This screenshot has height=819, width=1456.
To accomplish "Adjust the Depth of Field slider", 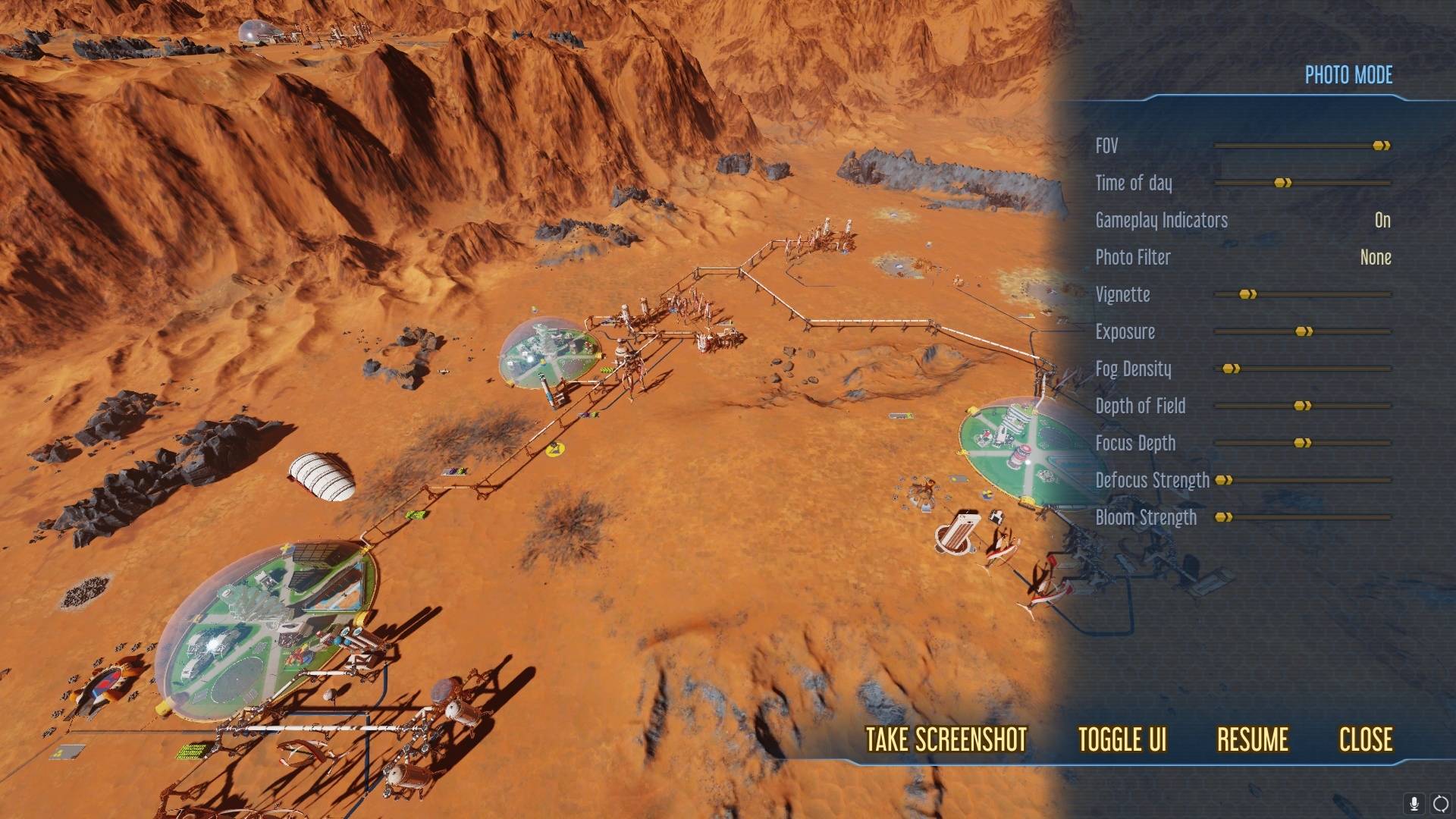I will 1301,406.
